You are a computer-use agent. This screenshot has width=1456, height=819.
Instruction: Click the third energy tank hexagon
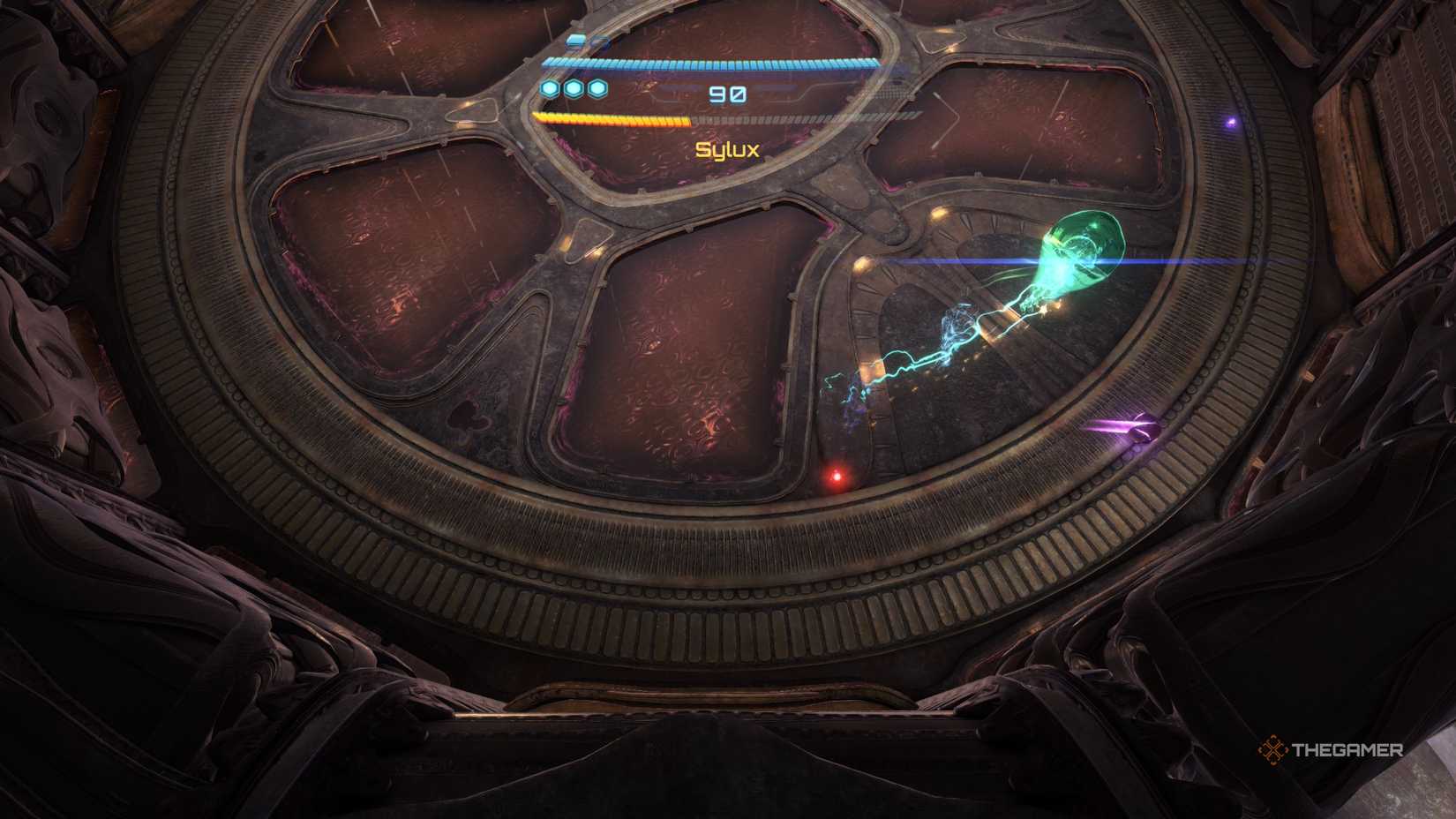point(598,87)
